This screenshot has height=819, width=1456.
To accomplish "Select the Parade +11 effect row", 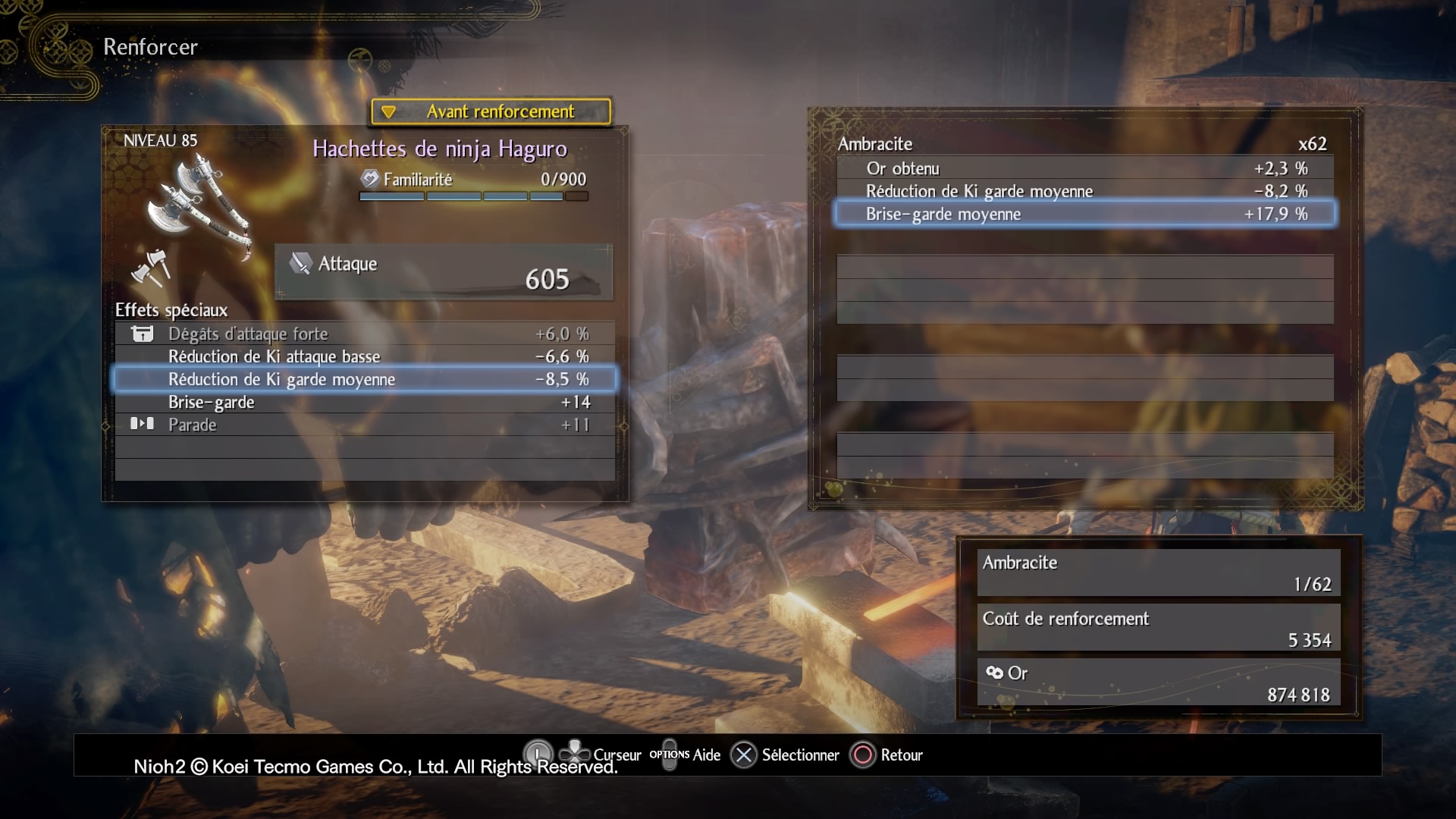I will (365, 425).
